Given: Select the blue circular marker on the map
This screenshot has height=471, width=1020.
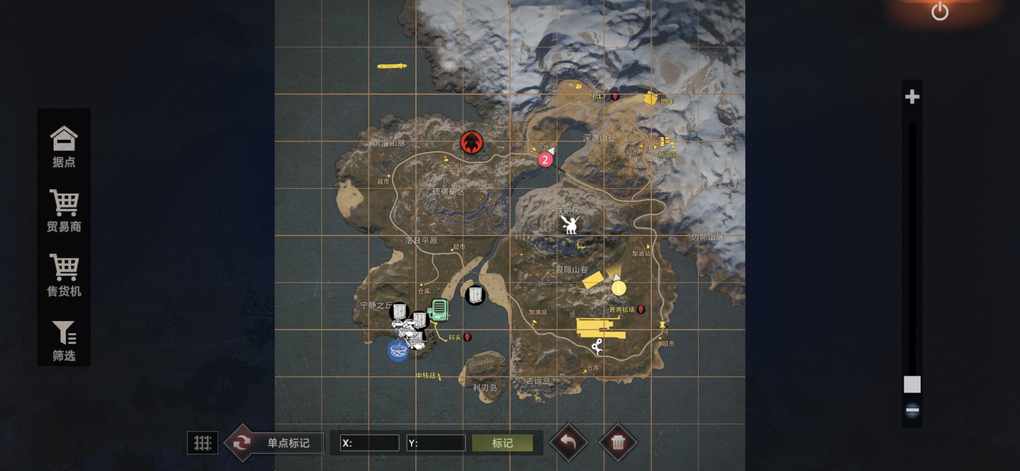Looking at the screenshot, I should tap(398, 350).
